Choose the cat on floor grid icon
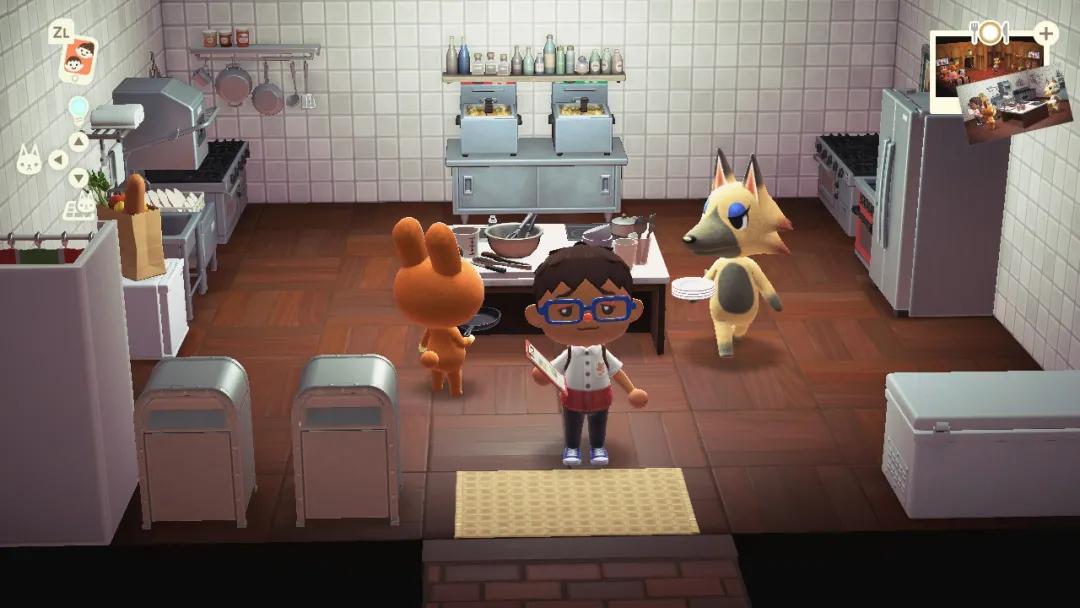1080x608 pixels. pyautogui.click(x=79, y=206)
